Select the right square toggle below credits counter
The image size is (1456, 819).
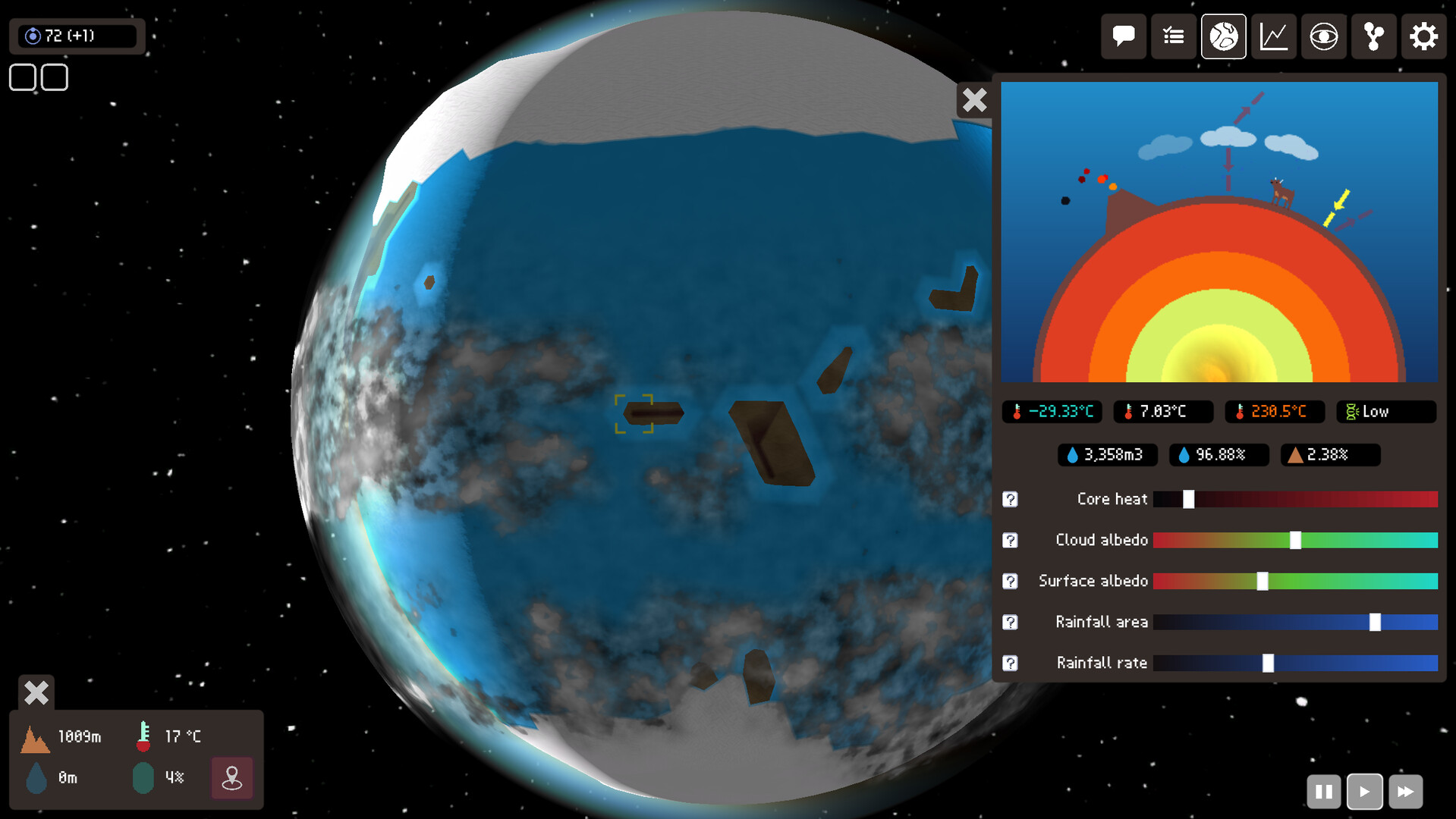click(x=54, y=77)
